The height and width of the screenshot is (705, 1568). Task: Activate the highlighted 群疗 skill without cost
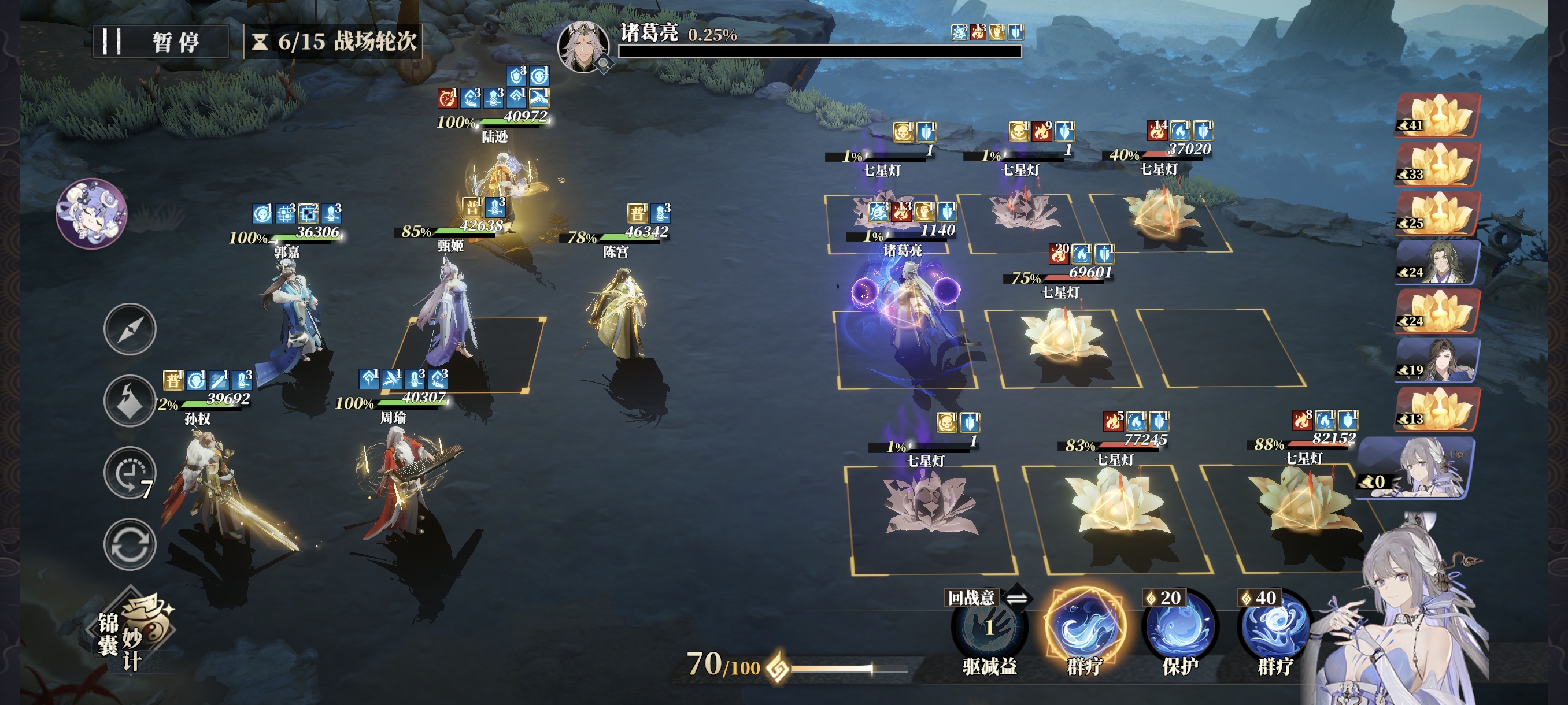tap(1085, 628)
